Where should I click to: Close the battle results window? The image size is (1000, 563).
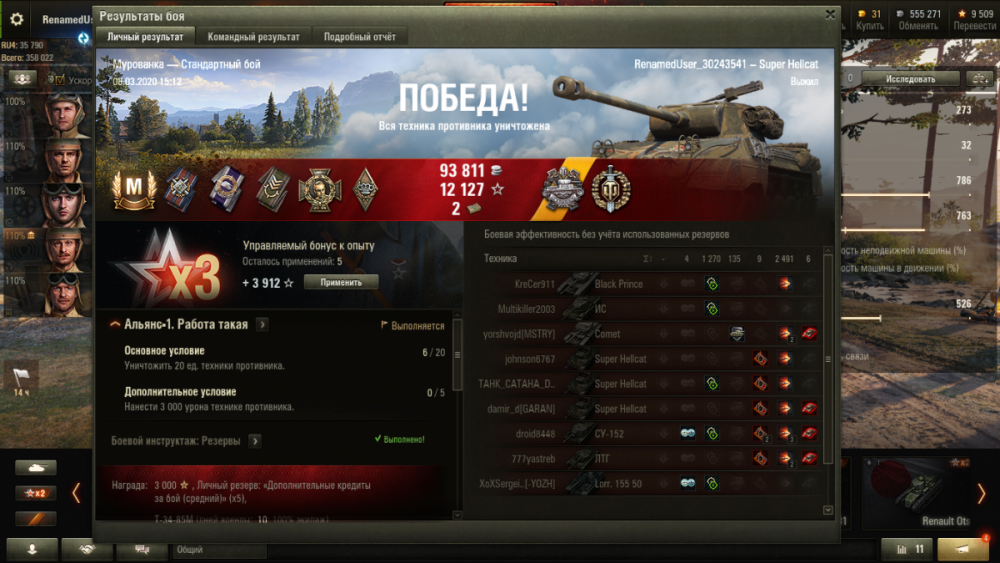pos(830,15)
